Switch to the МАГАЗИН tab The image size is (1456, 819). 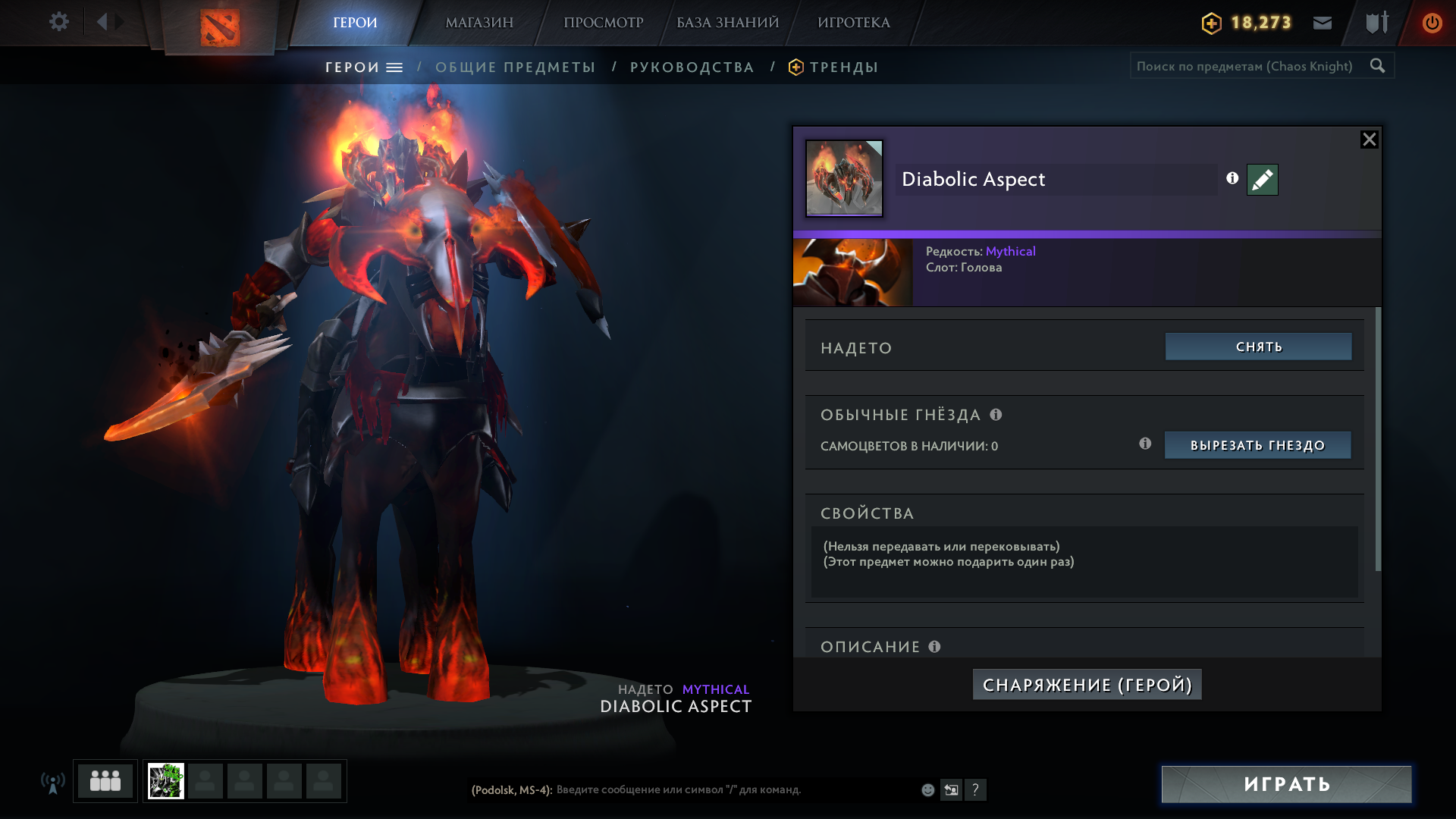(x=479, y=22)
